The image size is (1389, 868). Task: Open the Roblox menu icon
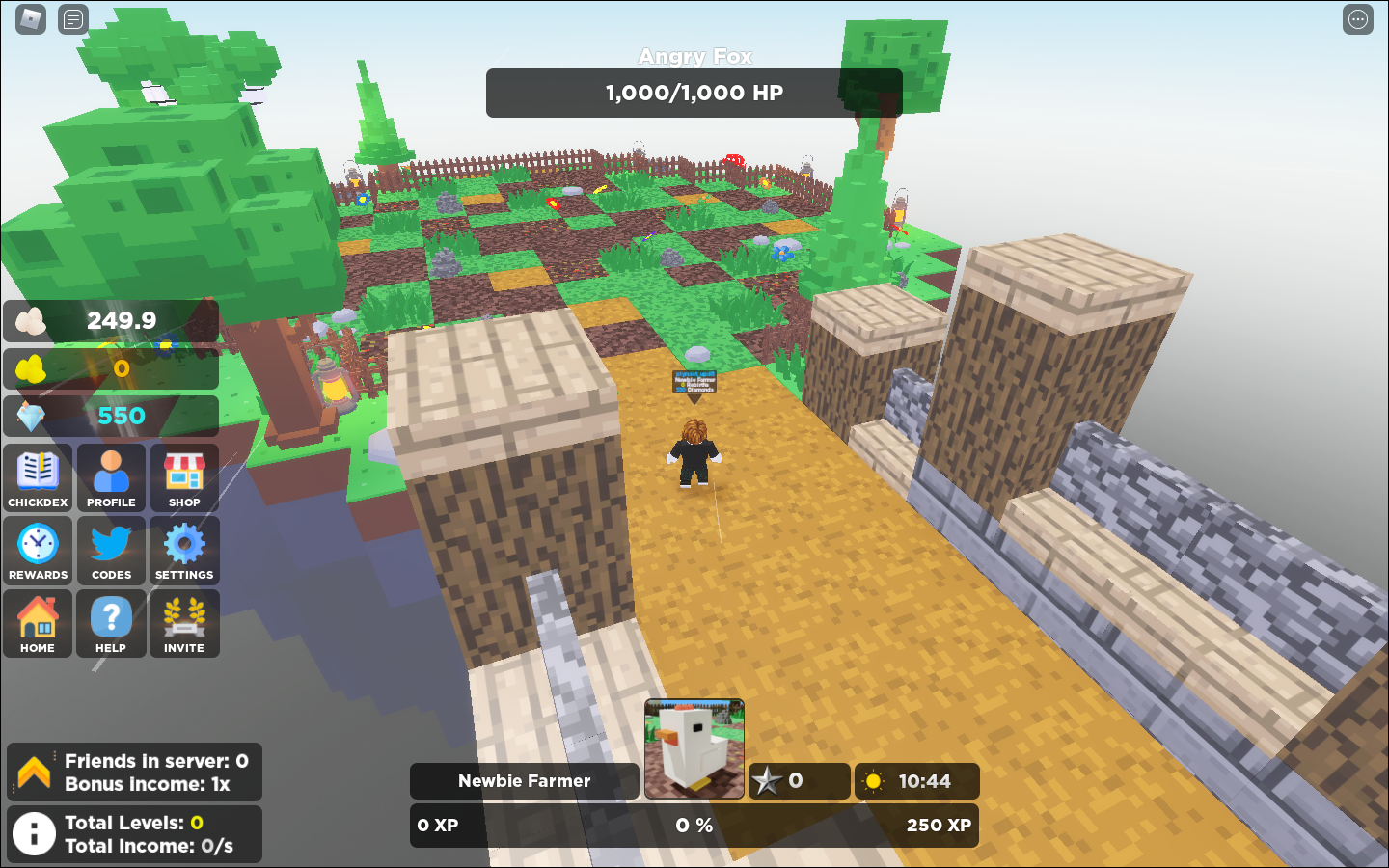coord(30,19)
